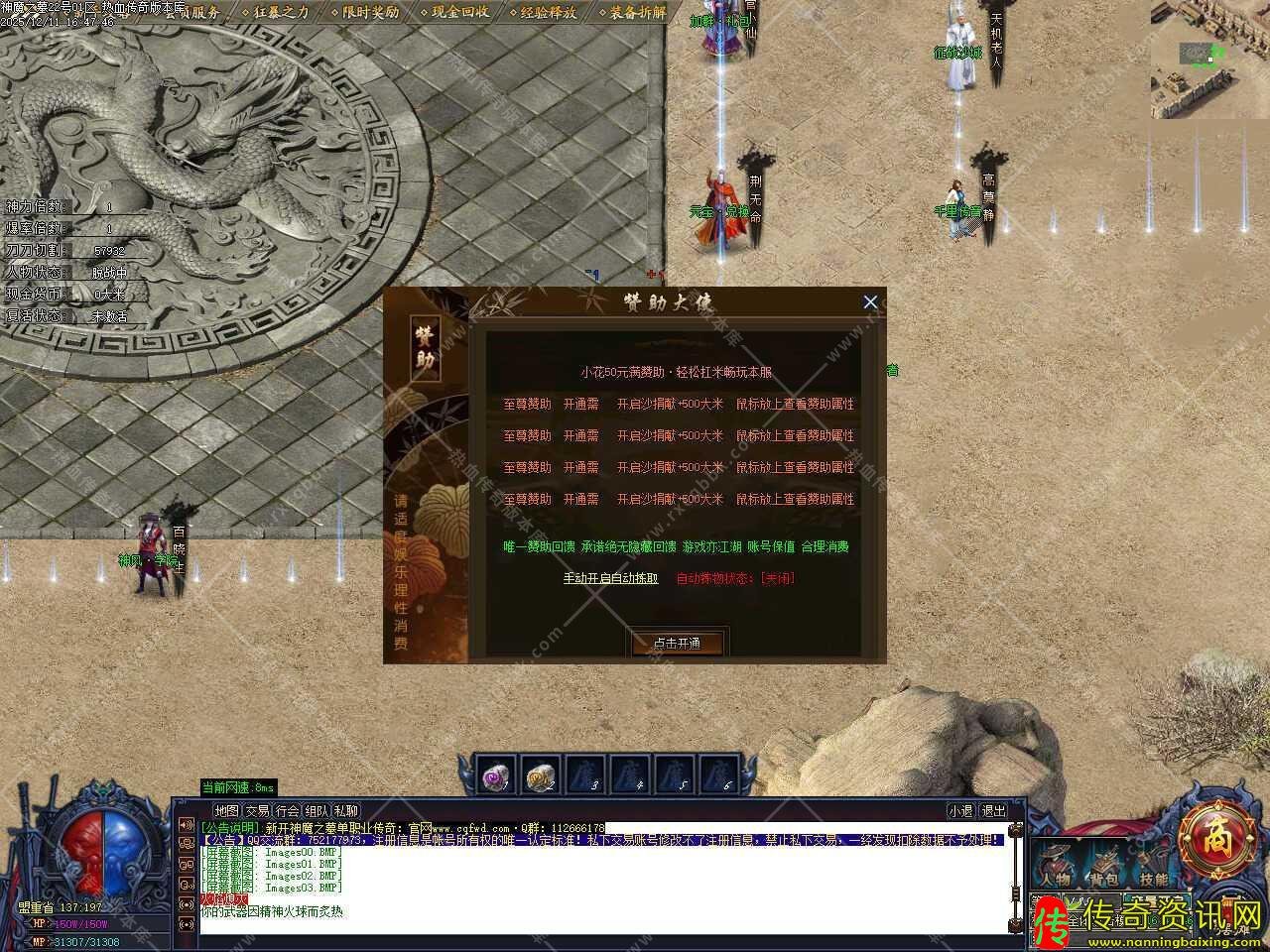Use the purple scroll in hotbar slot 1
Image resolution: width=1270 pixels, height=952 pixels.
tap(496, 776)
